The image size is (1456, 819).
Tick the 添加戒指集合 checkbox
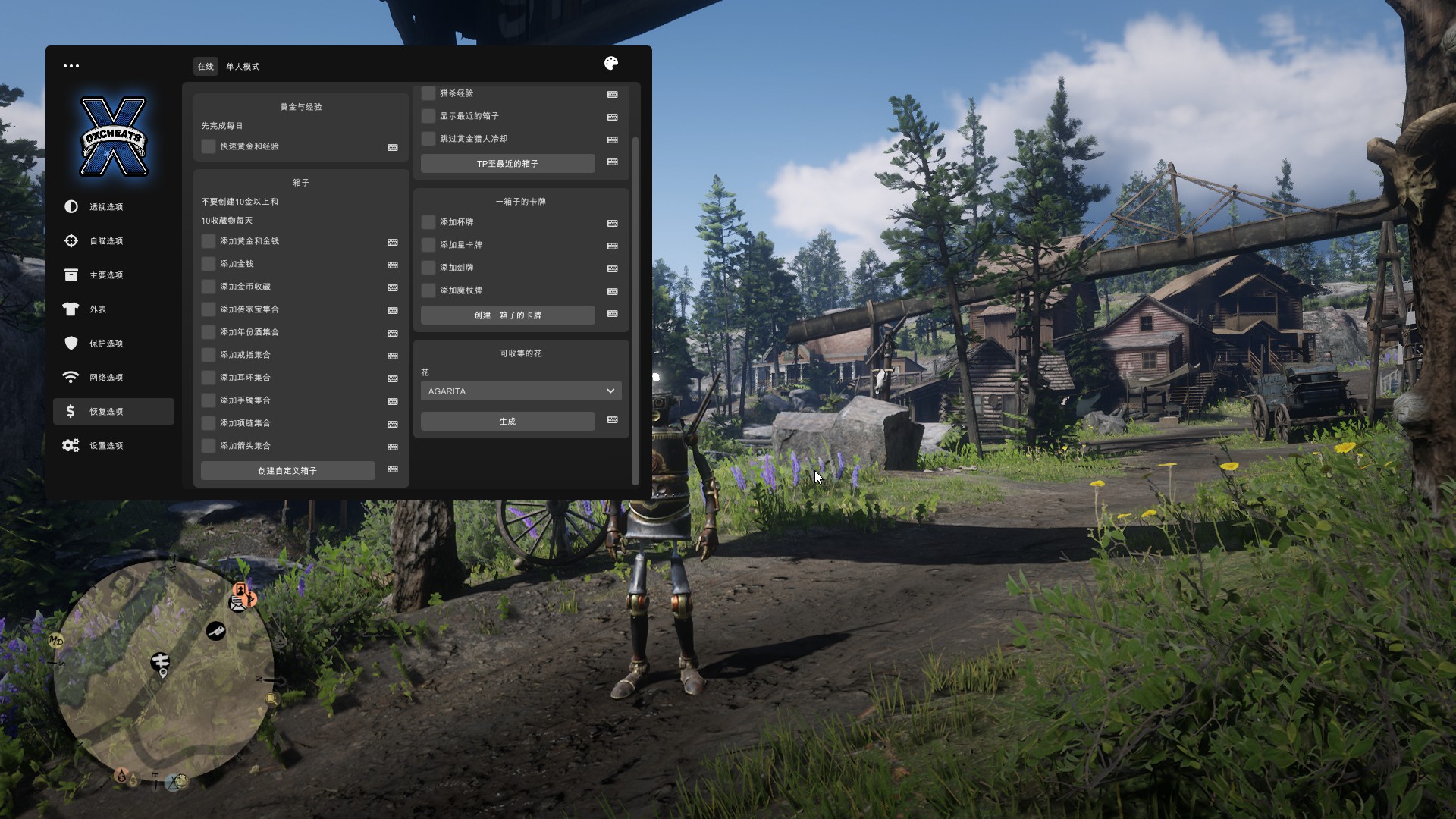[209, 355]
